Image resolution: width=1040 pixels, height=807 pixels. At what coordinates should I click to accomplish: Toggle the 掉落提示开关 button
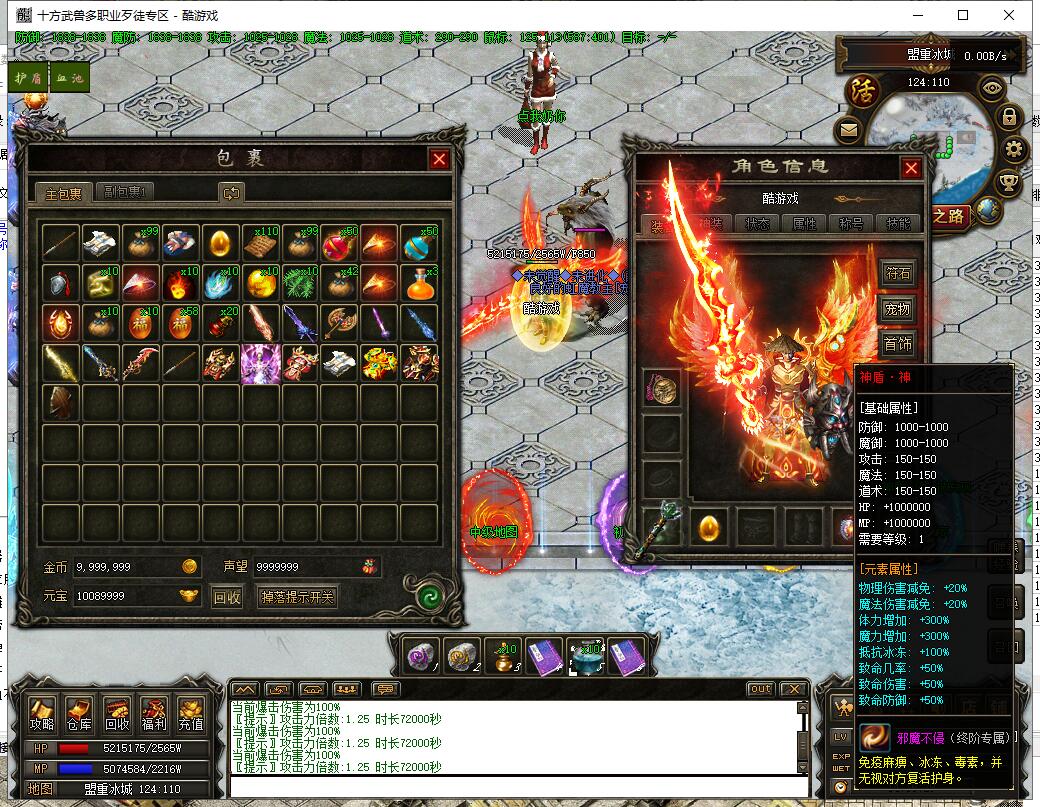point(297,597)
